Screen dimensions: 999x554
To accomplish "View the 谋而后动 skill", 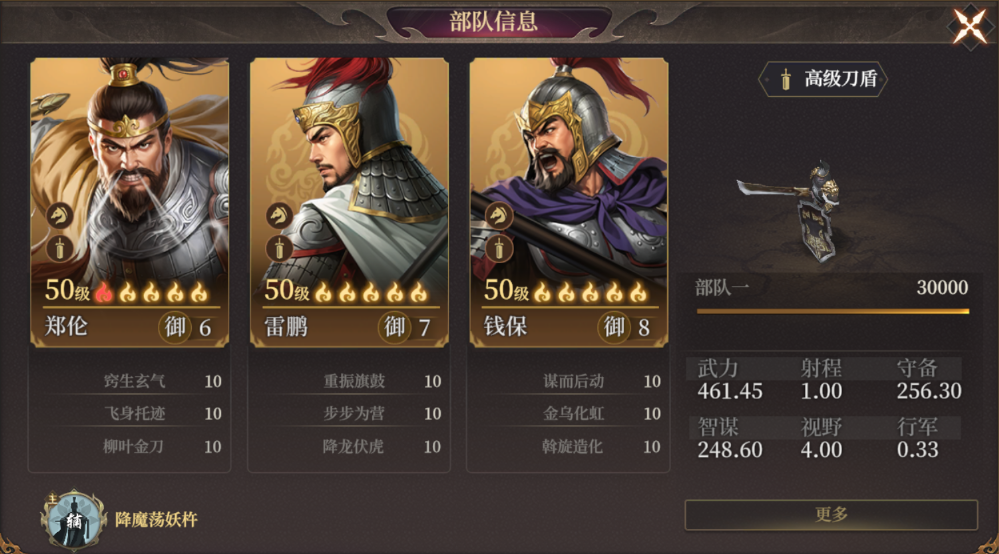I will [x=575, y=381].
